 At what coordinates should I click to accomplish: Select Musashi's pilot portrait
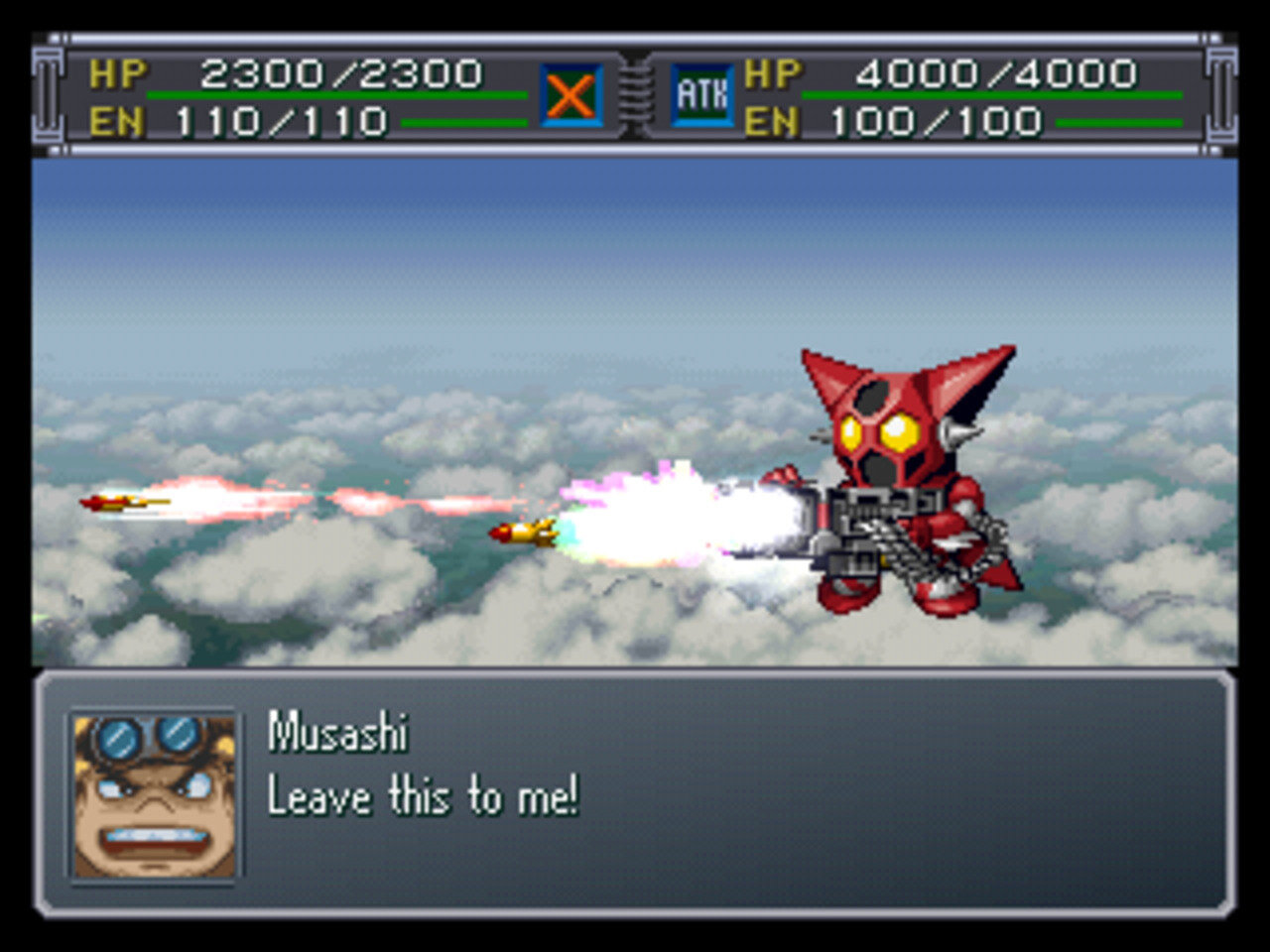(x=154, y=796)
